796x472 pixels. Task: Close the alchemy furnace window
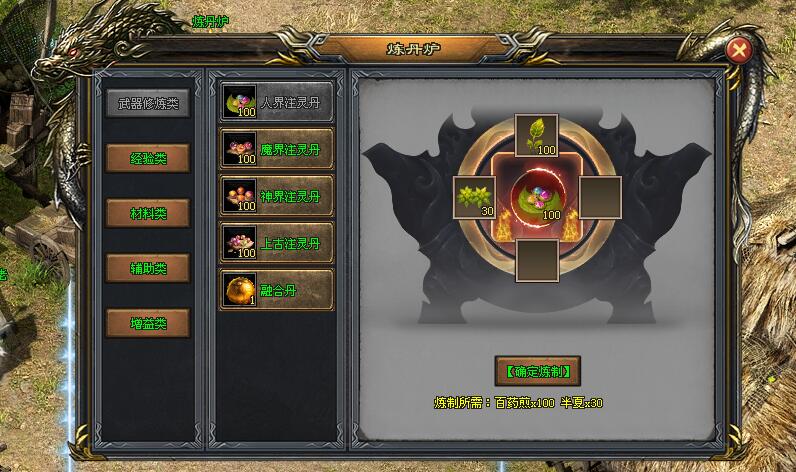click(738, 49)
